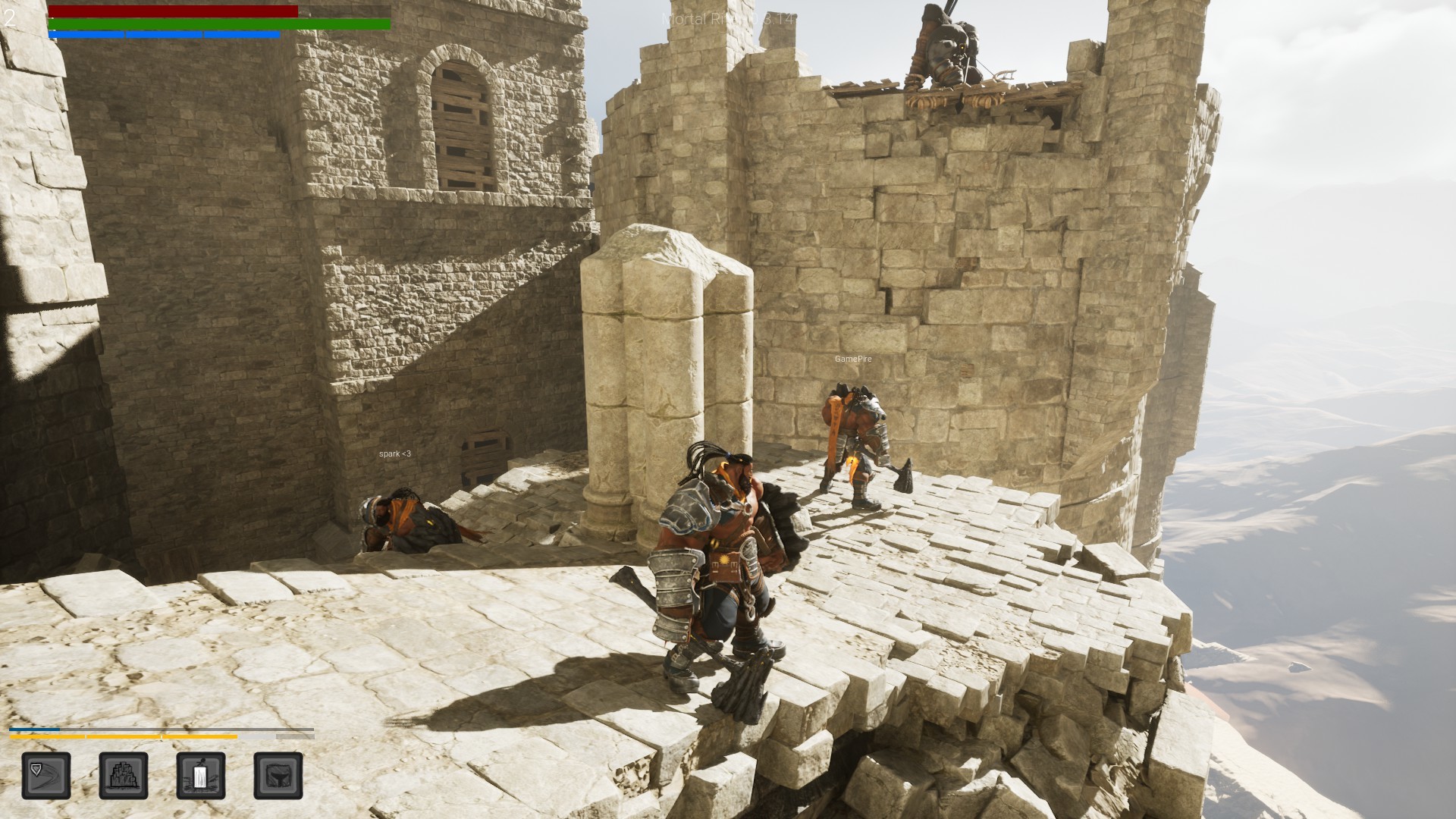This screenshot has width=1456, height=819.
Task: Click the blue mana bar at top left
Action: pos(163,34)
